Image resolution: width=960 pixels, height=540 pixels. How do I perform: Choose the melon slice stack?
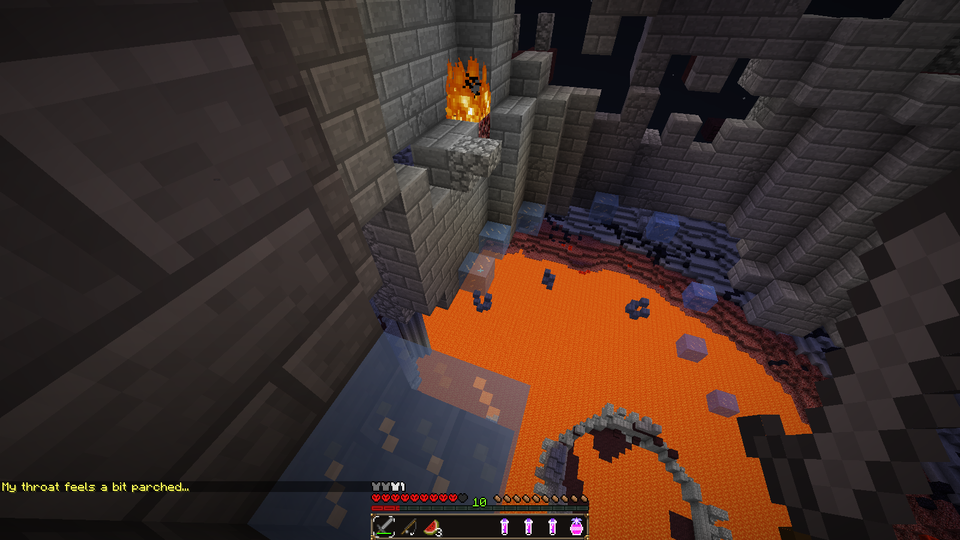pos(431,526)
